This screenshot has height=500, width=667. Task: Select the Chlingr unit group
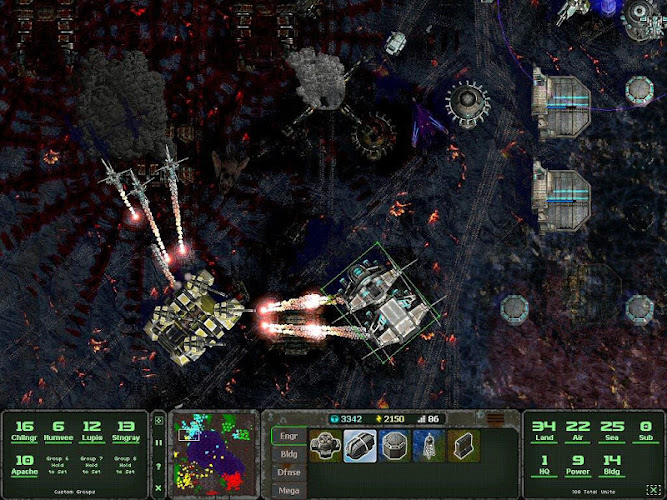(x=24, y=430)
